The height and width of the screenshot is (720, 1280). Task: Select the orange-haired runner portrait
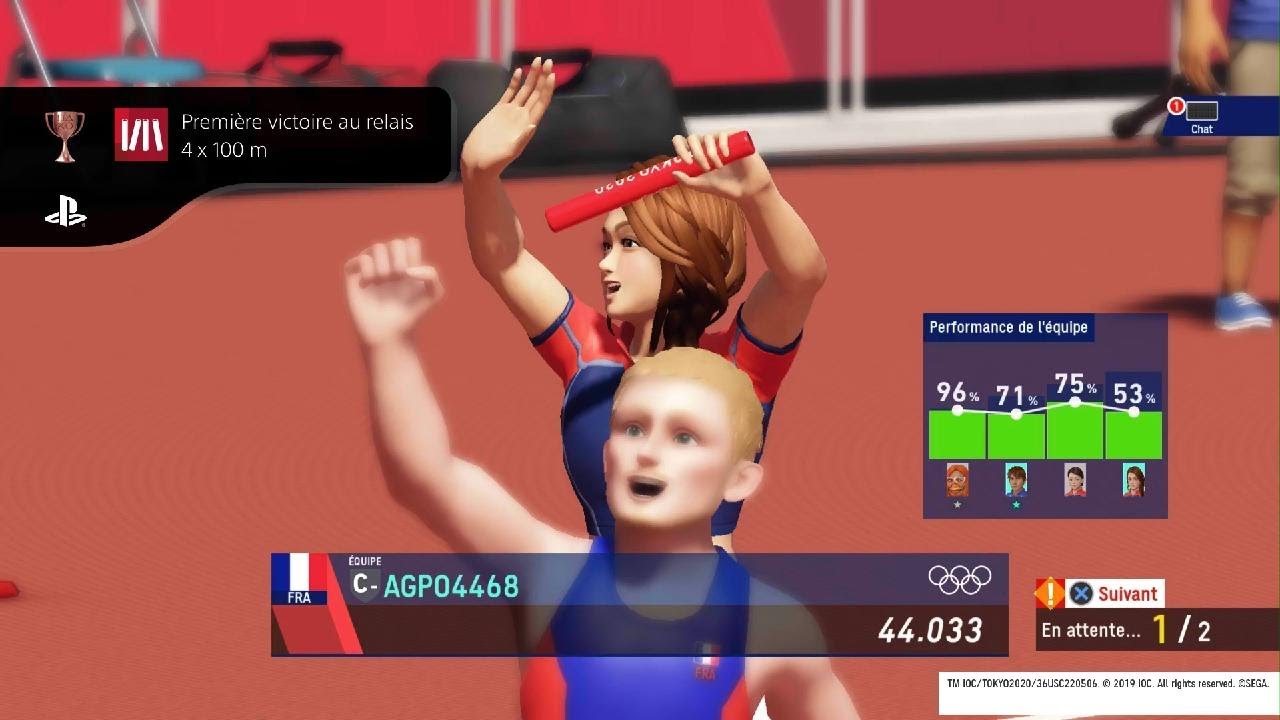[x=957, y=480]
